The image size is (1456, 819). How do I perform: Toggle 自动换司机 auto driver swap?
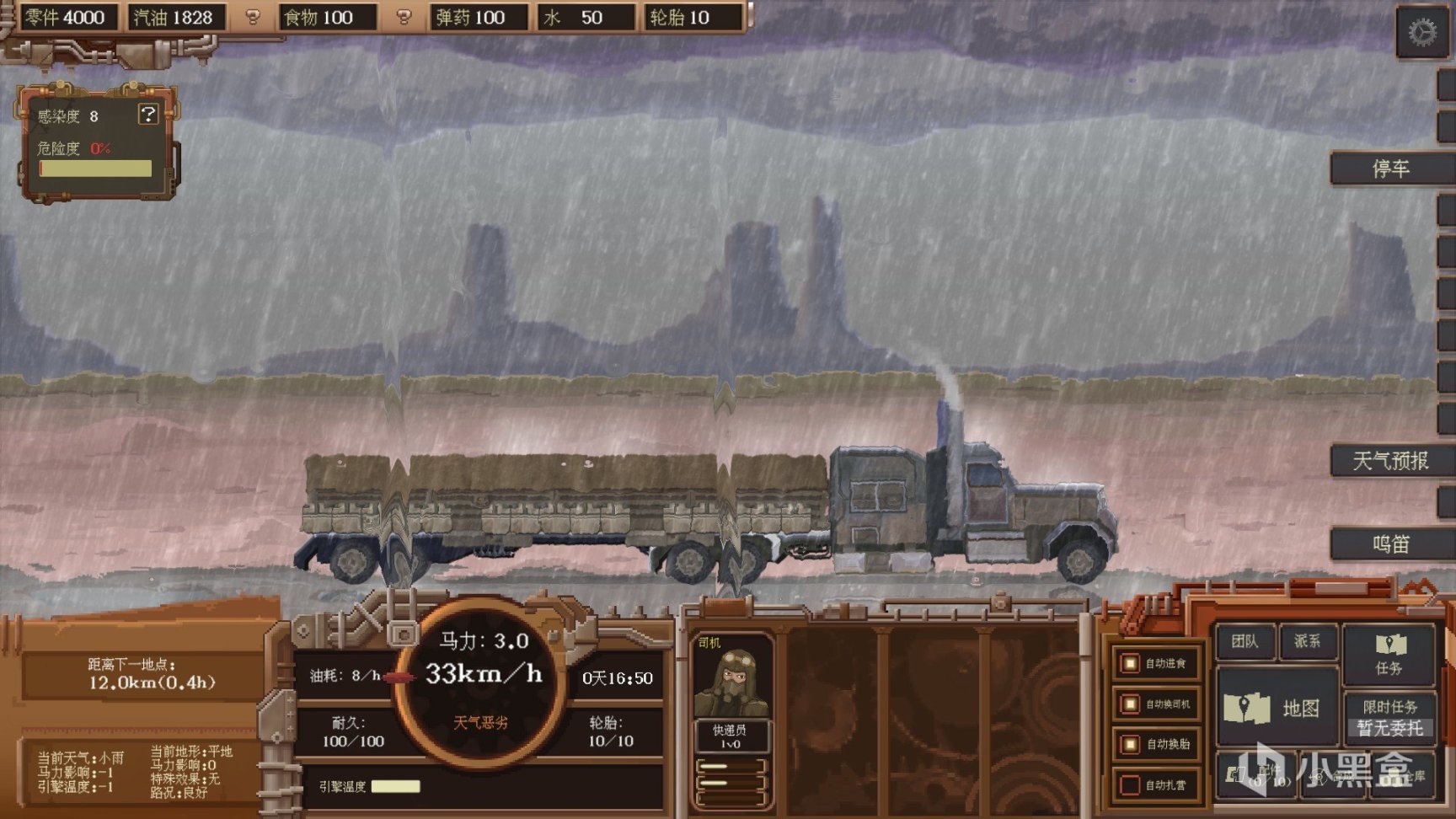pyautogui.click(x=1130, y=704)
